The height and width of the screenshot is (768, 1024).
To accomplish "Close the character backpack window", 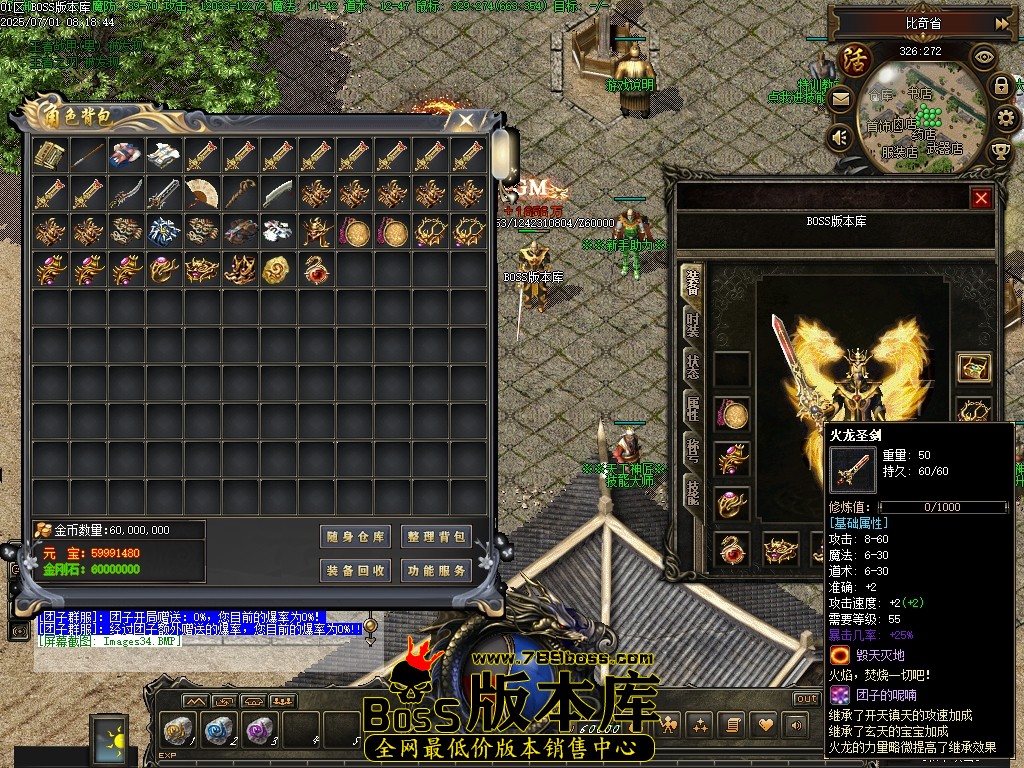I will pos(466,120).
